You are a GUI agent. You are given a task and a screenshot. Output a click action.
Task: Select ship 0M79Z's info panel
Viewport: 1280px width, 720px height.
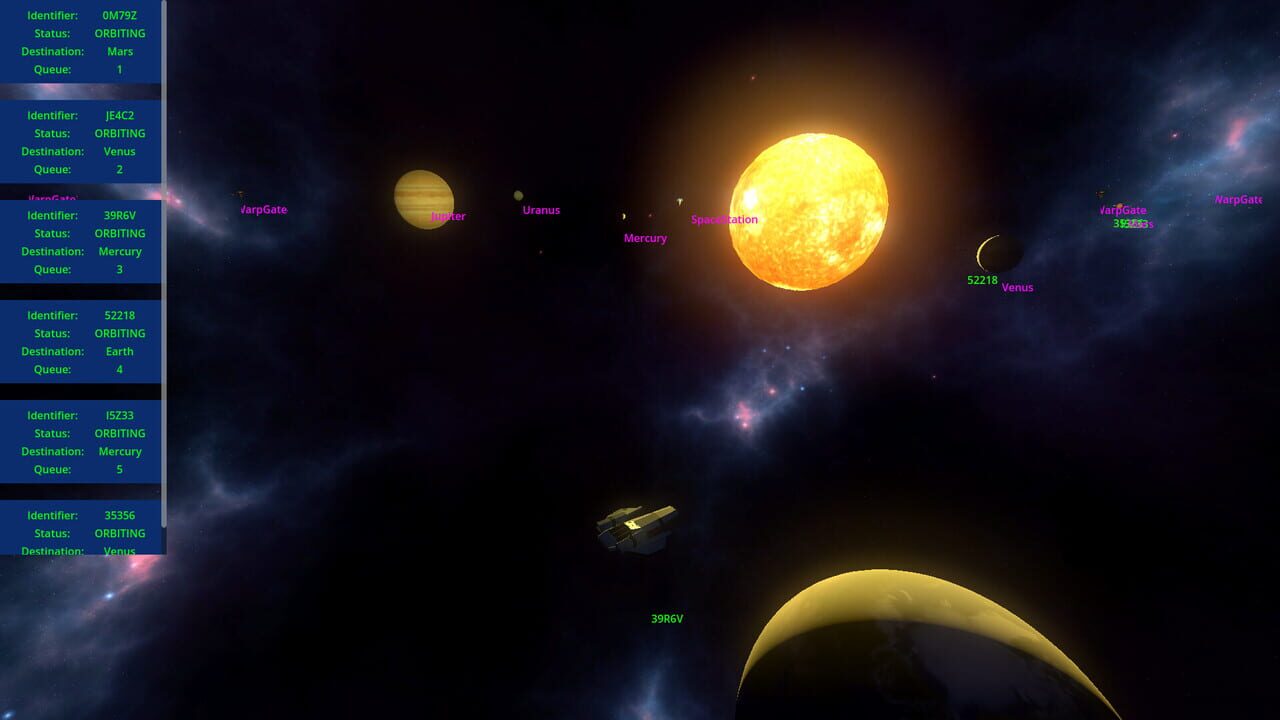[x=80, y=42]
